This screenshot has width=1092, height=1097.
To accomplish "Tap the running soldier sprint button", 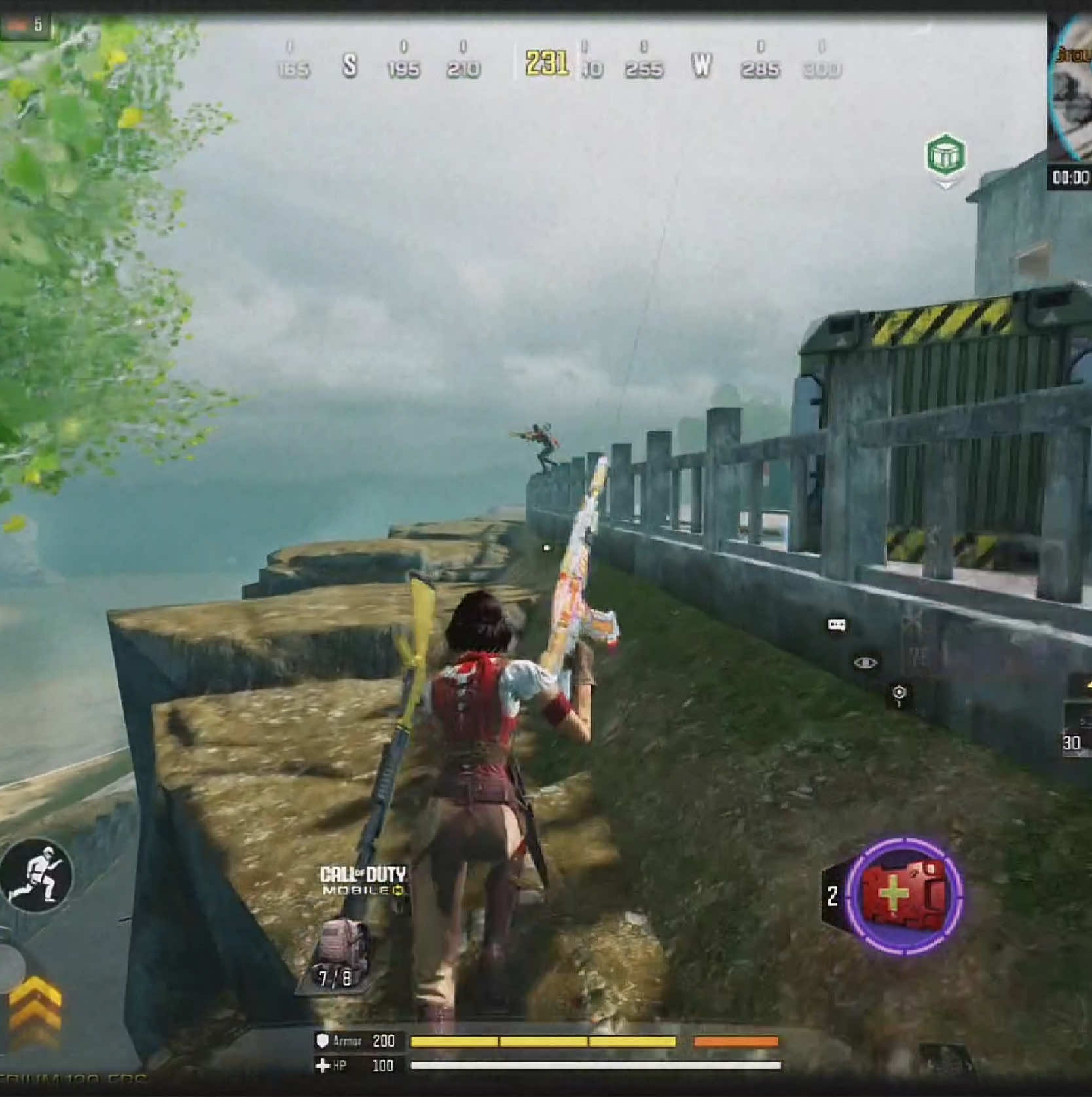I will [37, 874].
